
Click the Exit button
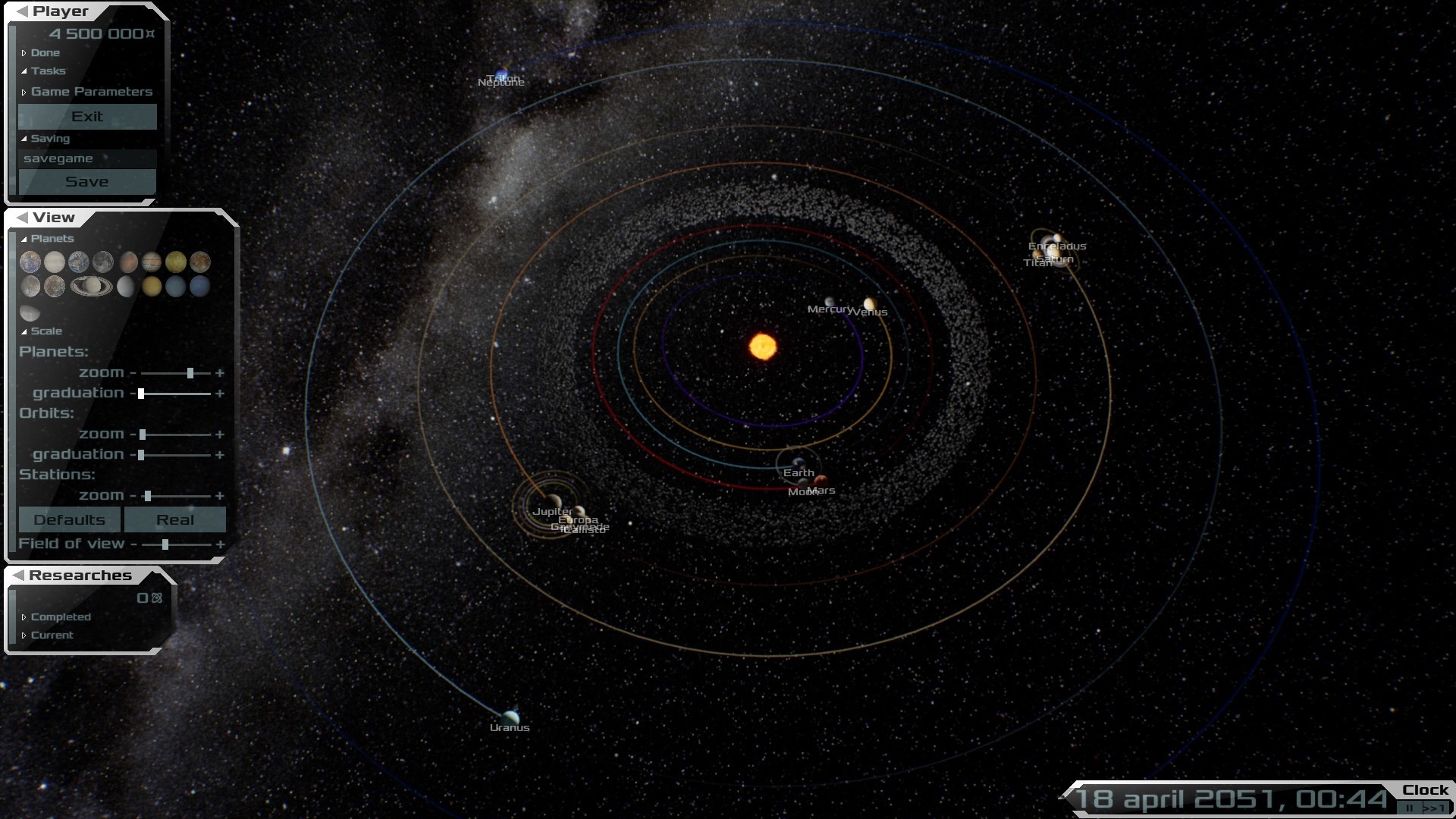pyautogui.click(x=87, y=116)
